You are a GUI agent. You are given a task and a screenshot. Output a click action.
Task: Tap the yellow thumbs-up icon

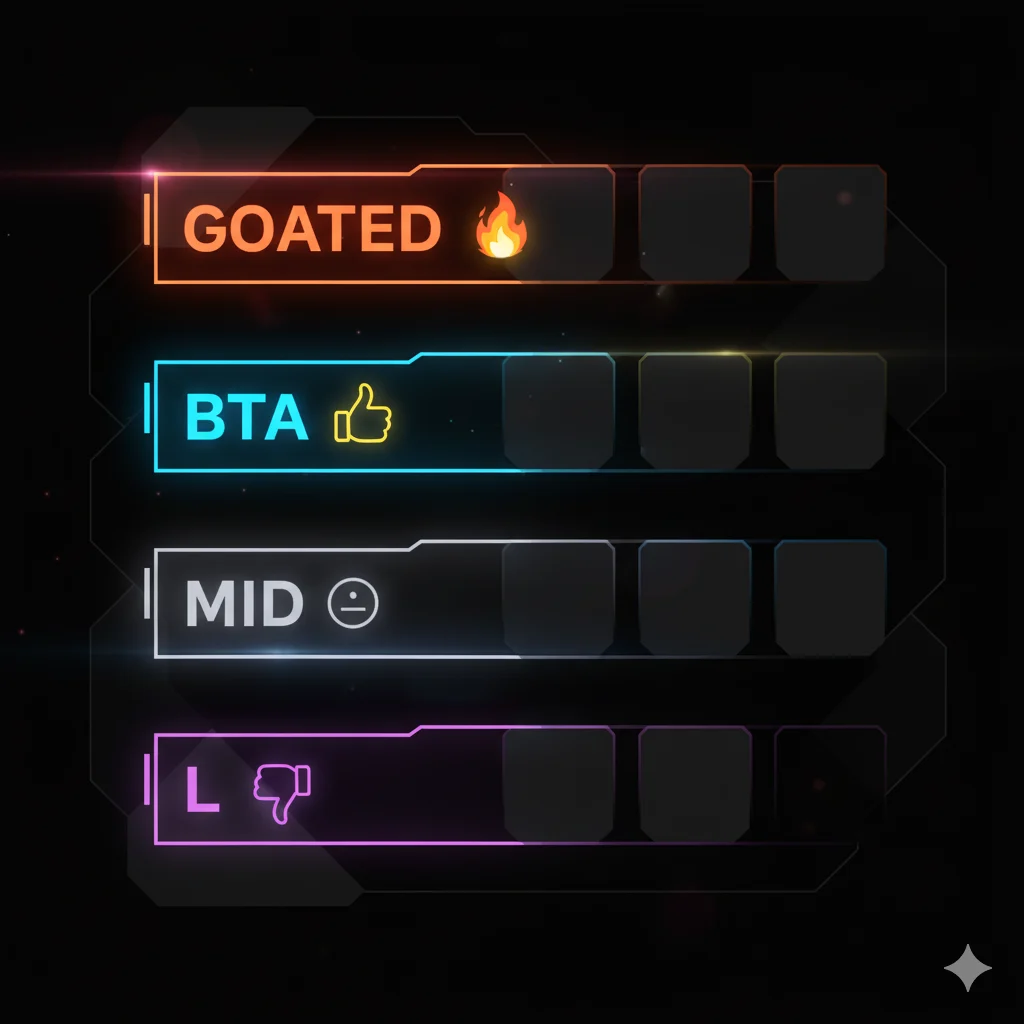pos(363,415)
